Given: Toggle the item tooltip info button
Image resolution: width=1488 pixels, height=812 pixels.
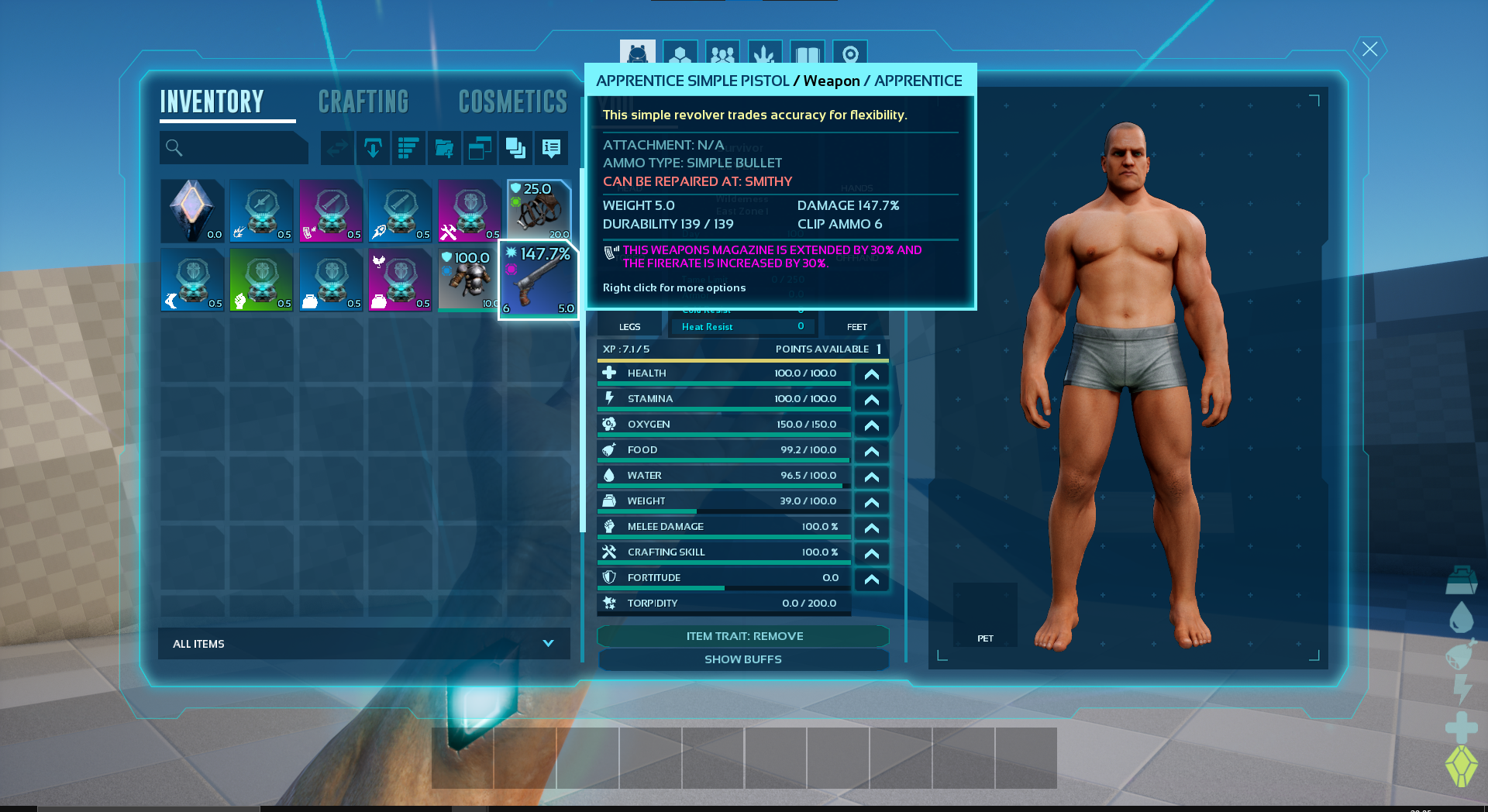Looking at the screenshot, I should pyautogui.click(x=551, y=147).
